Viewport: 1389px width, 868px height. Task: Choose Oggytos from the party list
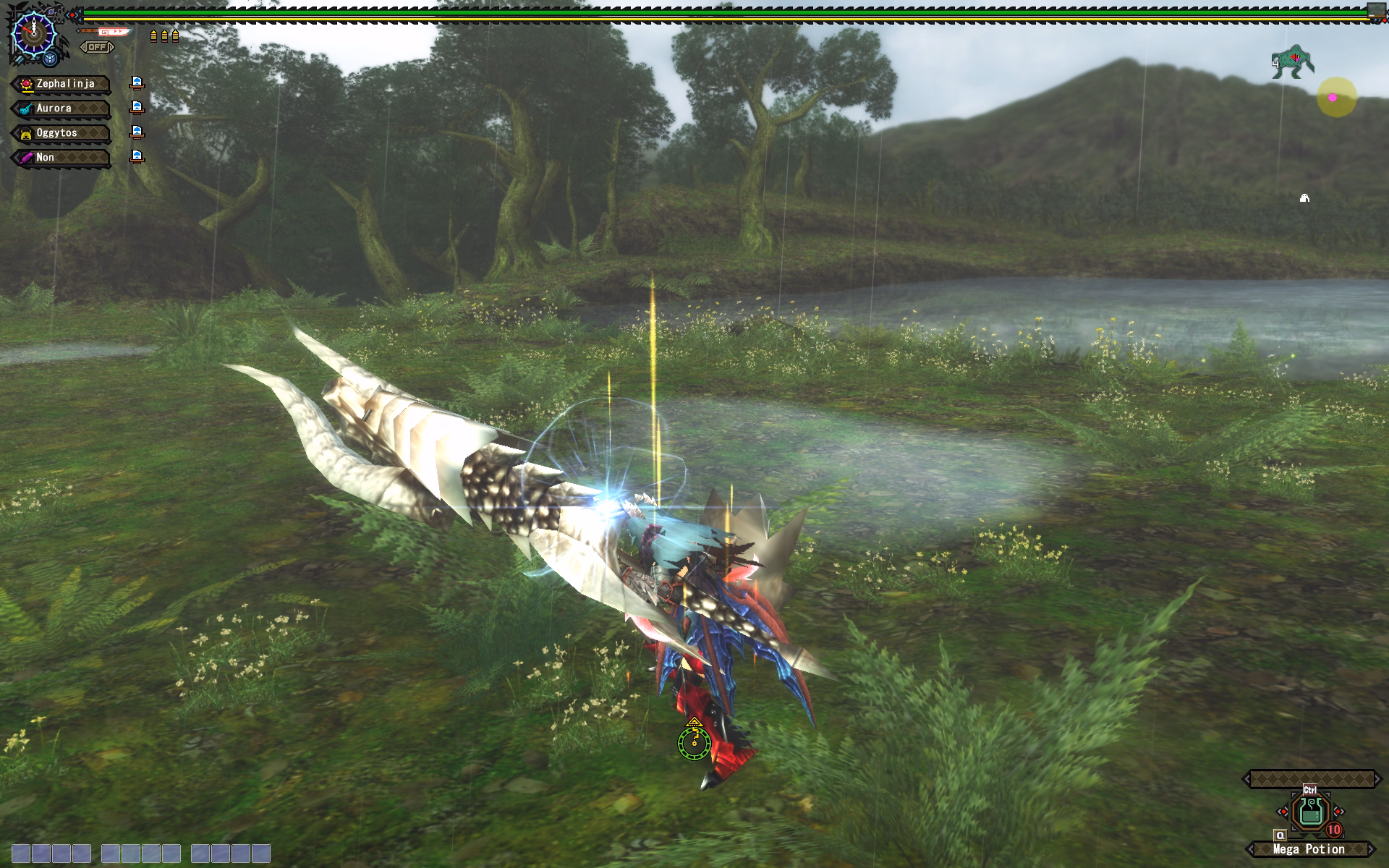pyautogui.click(x=61, y=133)
